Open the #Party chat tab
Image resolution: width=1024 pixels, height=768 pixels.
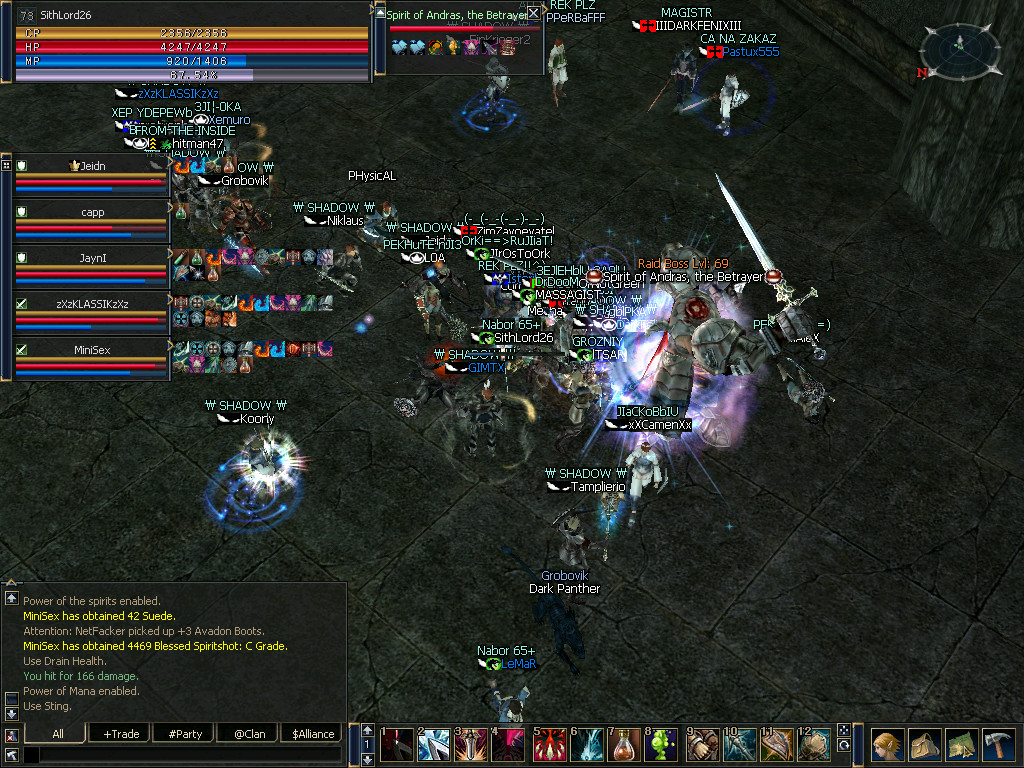(185, 734)
